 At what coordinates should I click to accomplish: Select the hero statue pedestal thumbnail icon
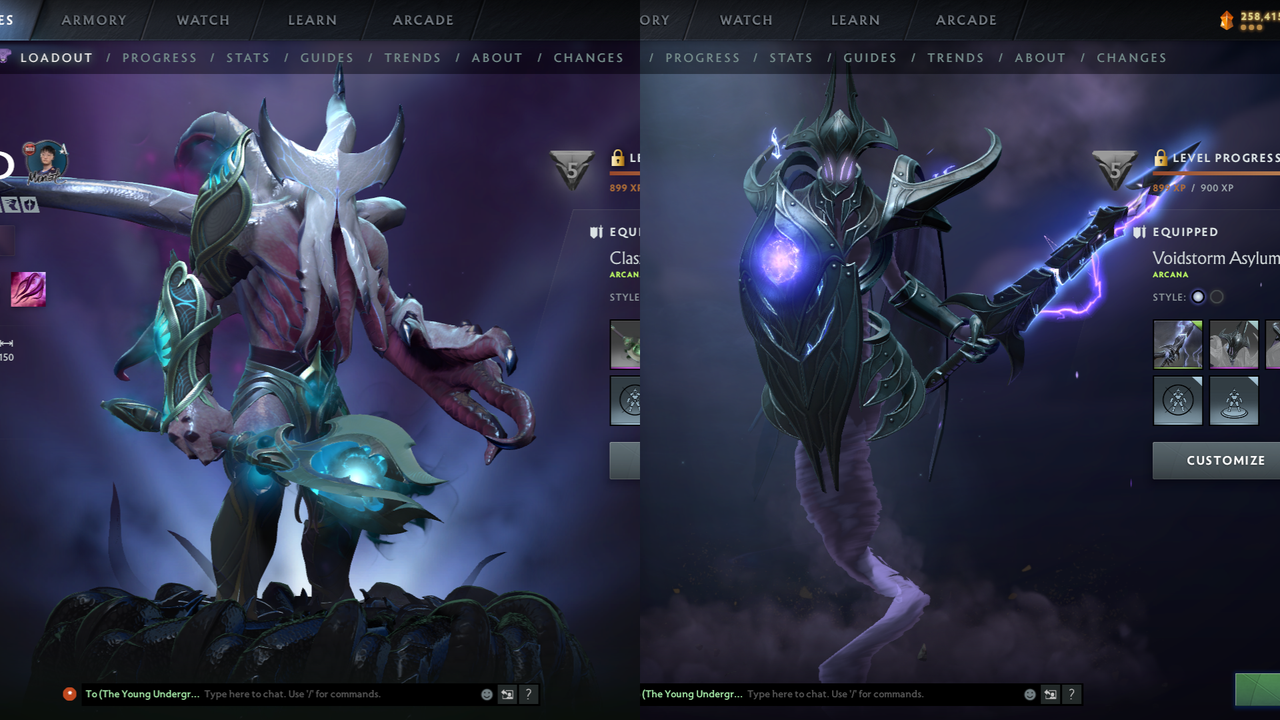pos(1234,401)
